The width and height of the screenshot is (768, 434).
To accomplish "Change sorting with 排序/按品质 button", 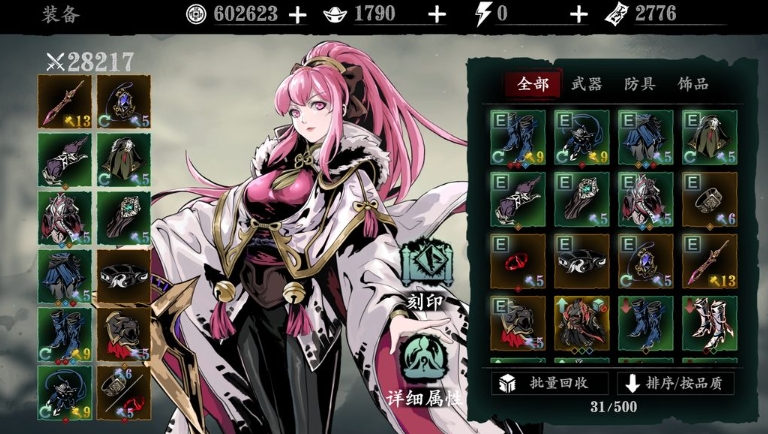I will [675, 383].
